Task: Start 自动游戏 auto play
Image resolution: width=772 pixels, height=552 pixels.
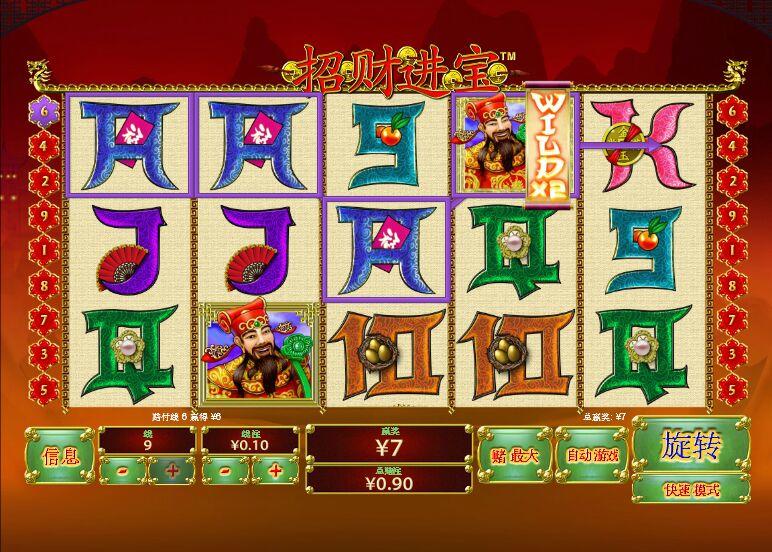Action: [x=592, y=456]
